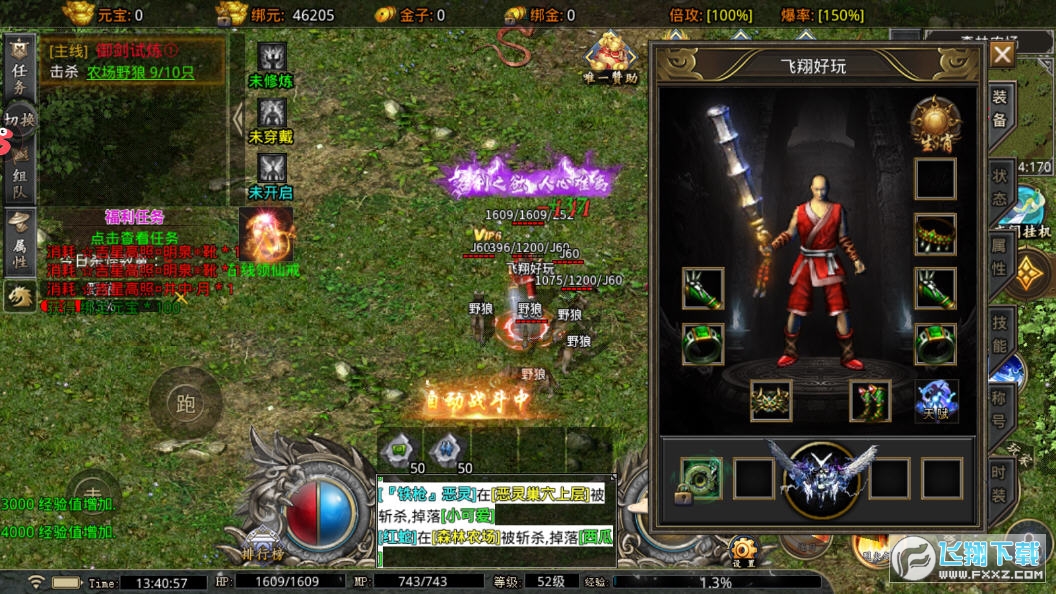Select the equipped green bead necklace slot
The height and width of the screenshot is (594, 1056).
tap(935, 234)
